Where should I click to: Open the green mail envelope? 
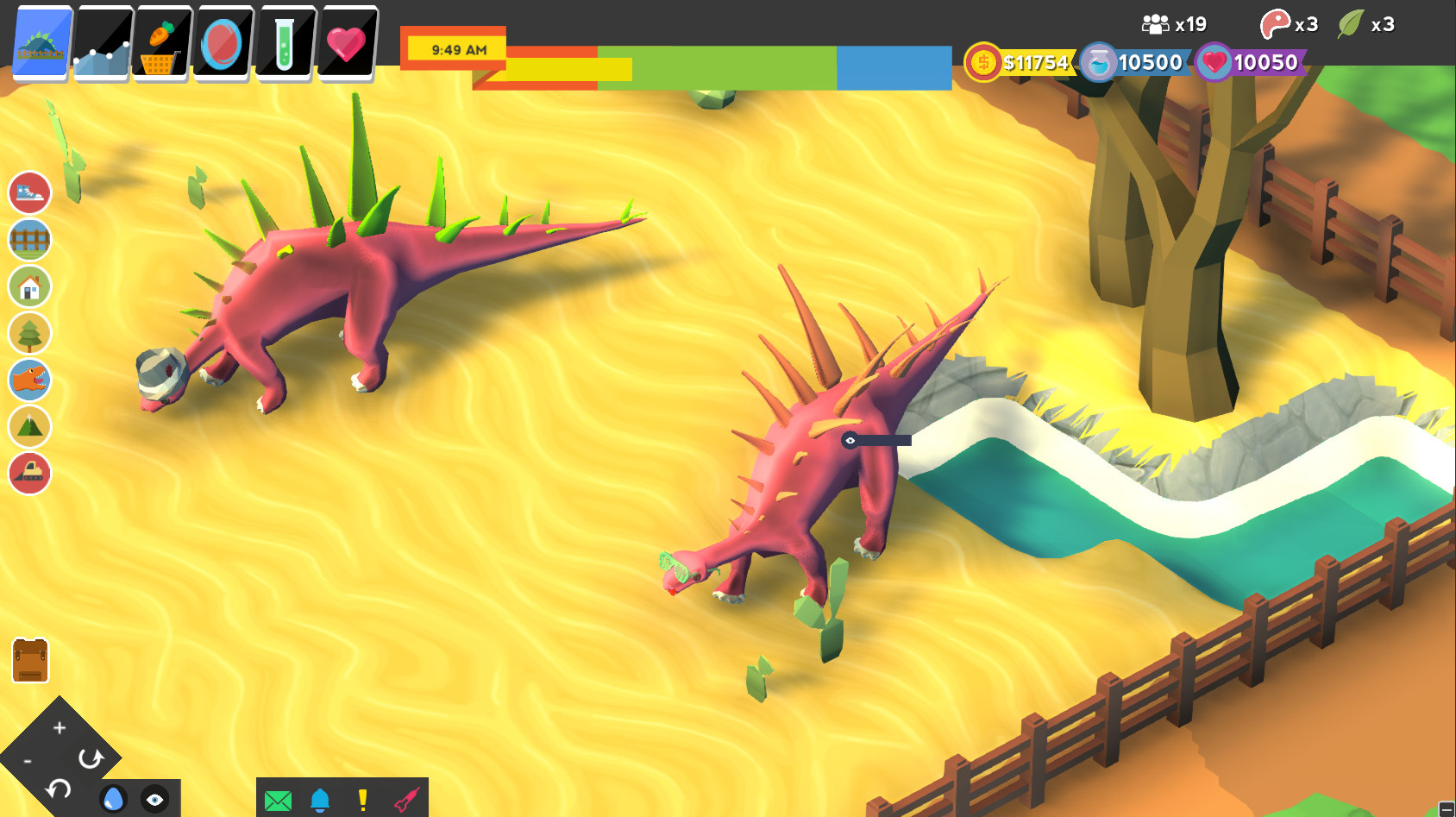[x=277, y=798]
